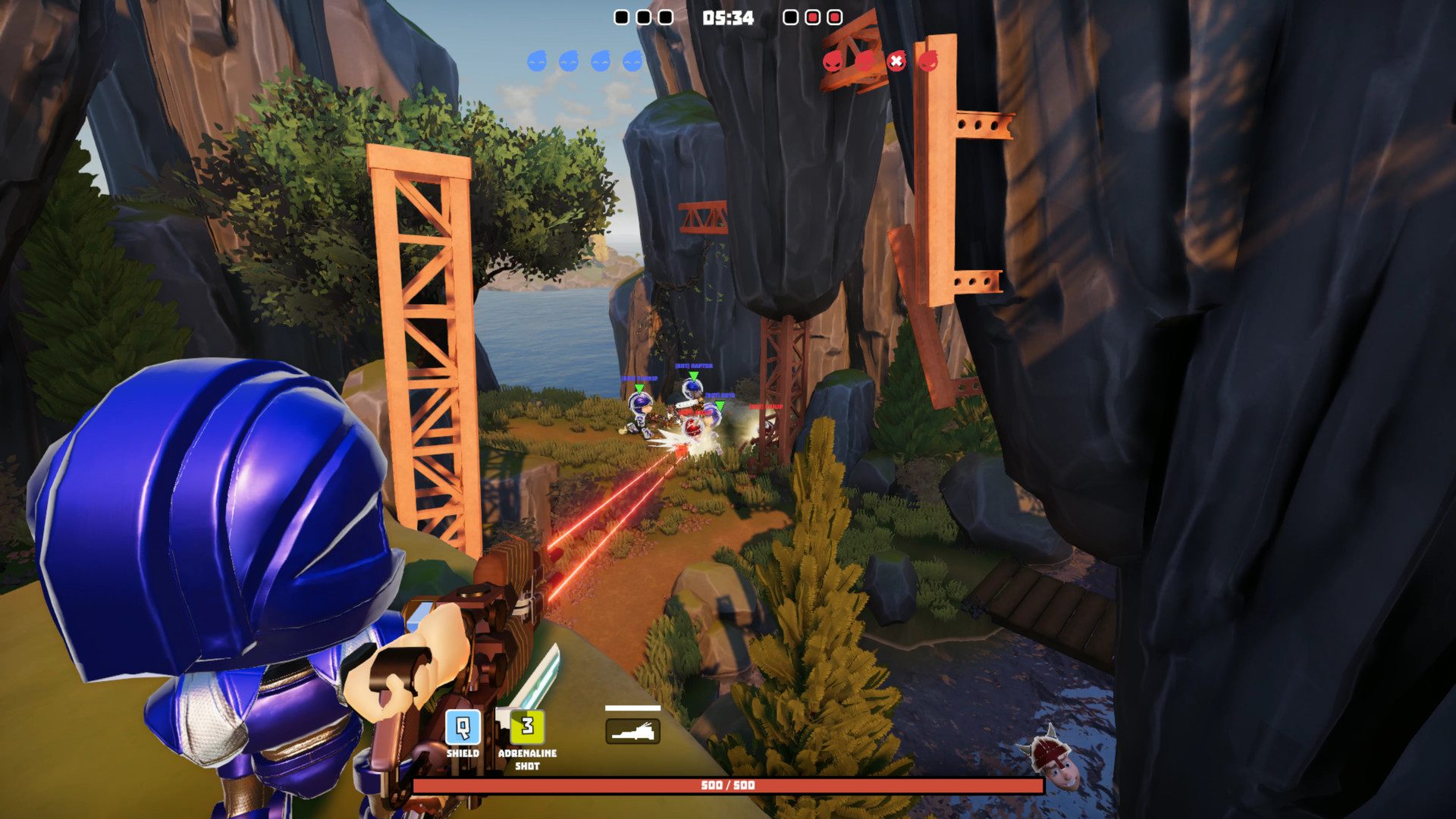This screenshot has height=819, width=1456.
Task: Toggle the middle red round indicator square
Action: tap(812, 16)
